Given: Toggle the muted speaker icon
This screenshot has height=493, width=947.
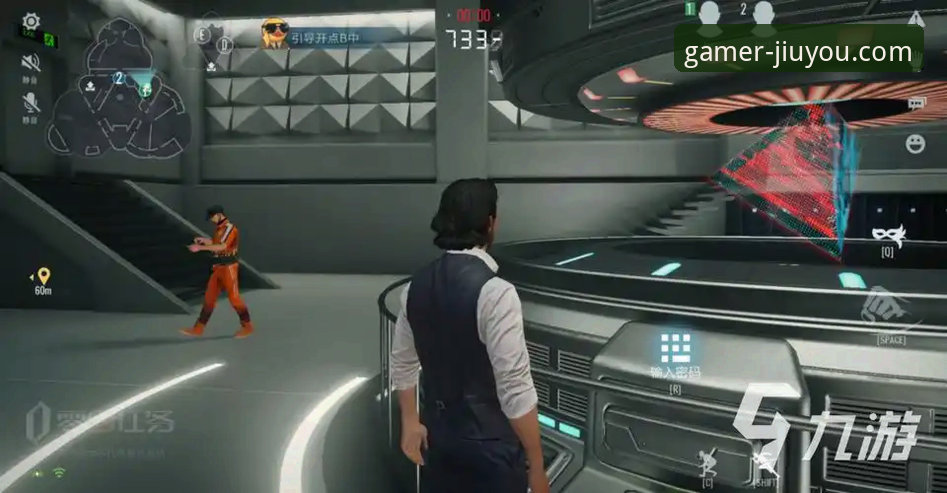Looking at the screenshot, I should click(31, 63).
